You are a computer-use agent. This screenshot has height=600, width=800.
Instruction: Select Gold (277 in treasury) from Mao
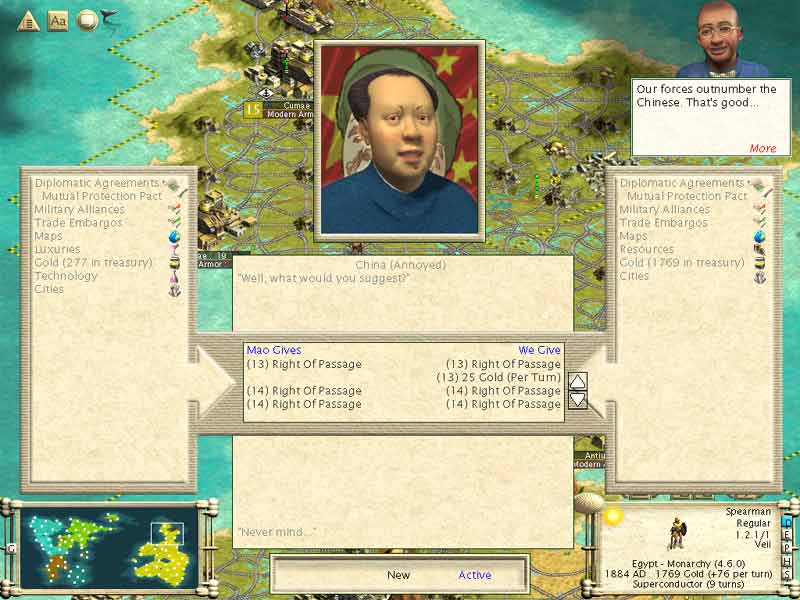pyautogui.click(x=93, y=262)
